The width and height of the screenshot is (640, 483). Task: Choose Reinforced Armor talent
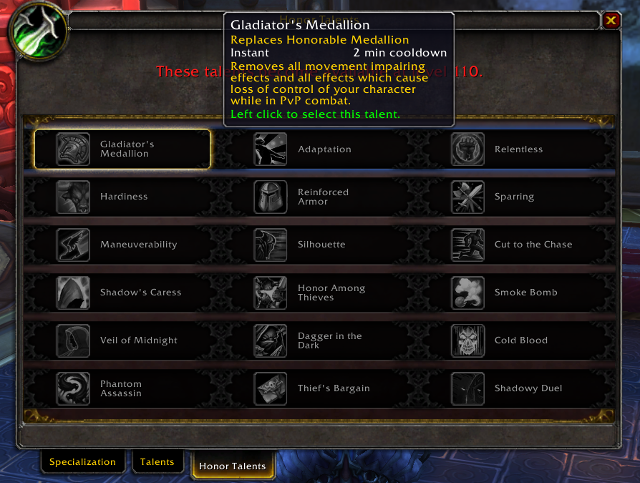[x=320, y=197]
